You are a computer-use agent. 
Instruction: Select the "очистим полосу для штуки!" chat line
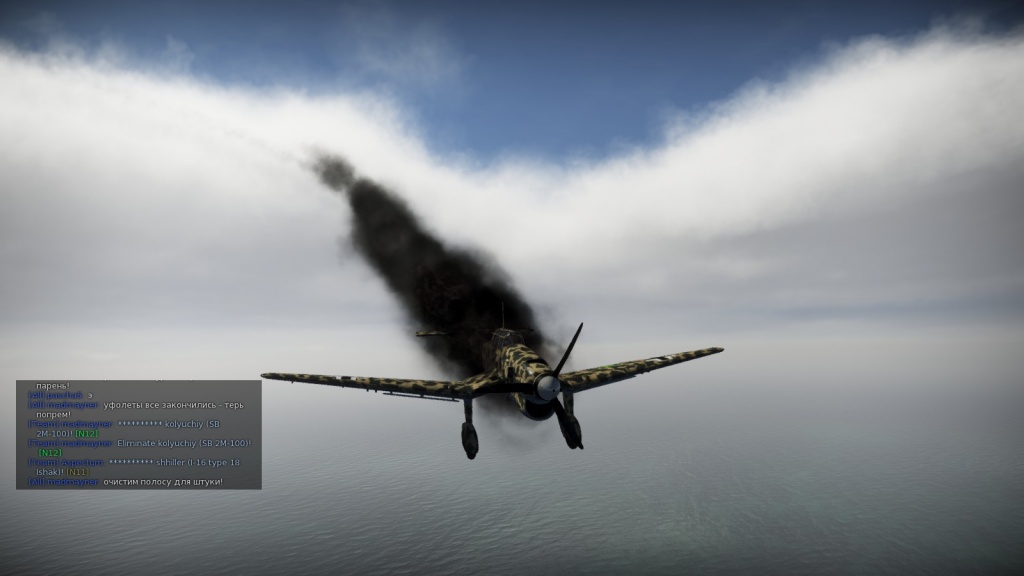point(162,482)
